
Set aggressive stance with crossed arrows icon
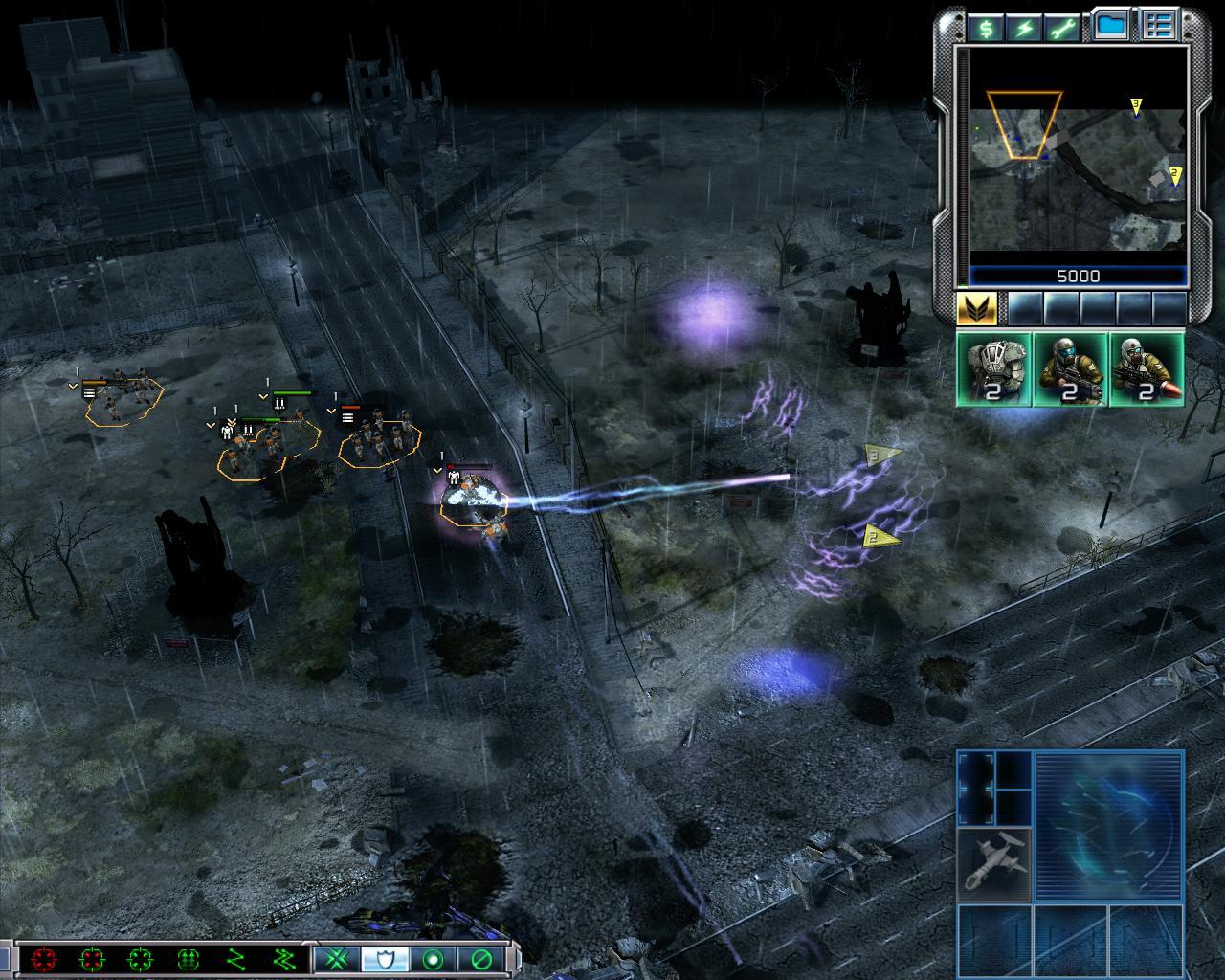tap(337, 958)
